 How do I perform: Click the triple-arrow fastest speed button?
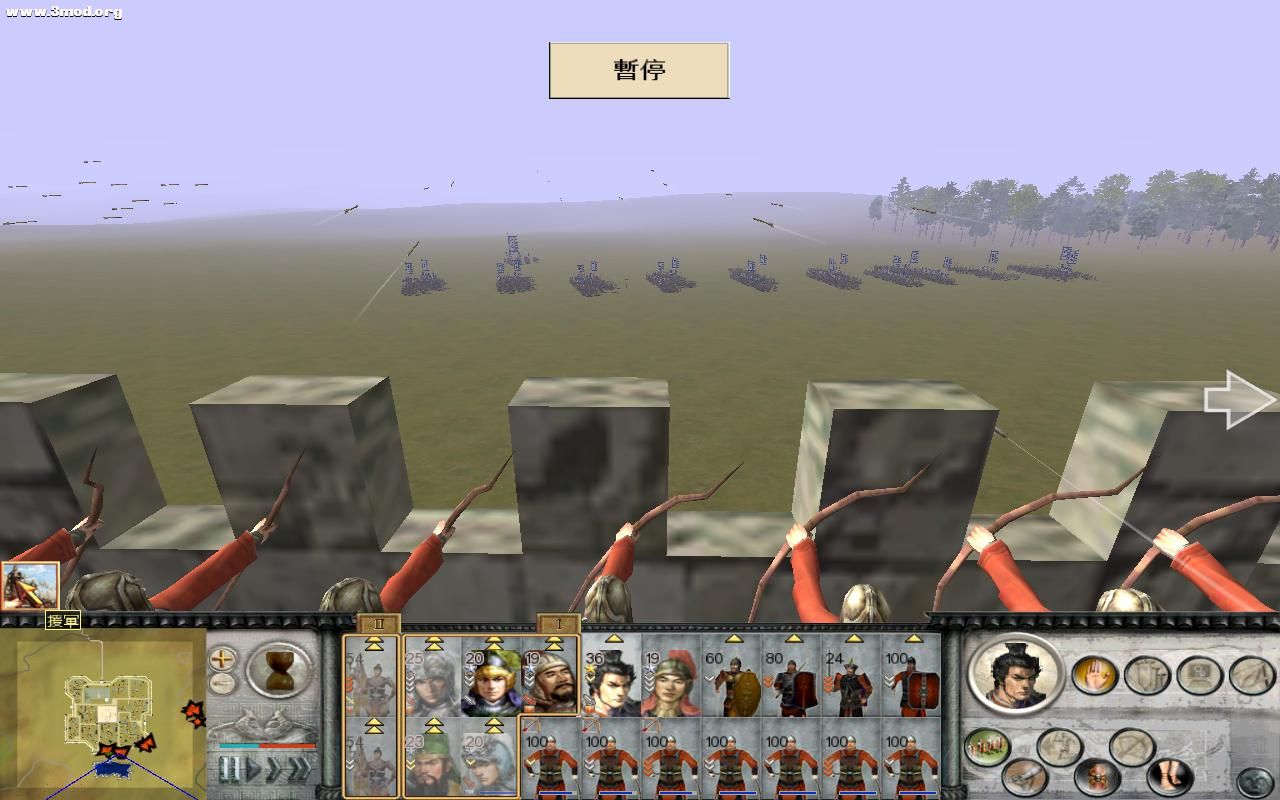pyautogui.click(x=299, y=766)
